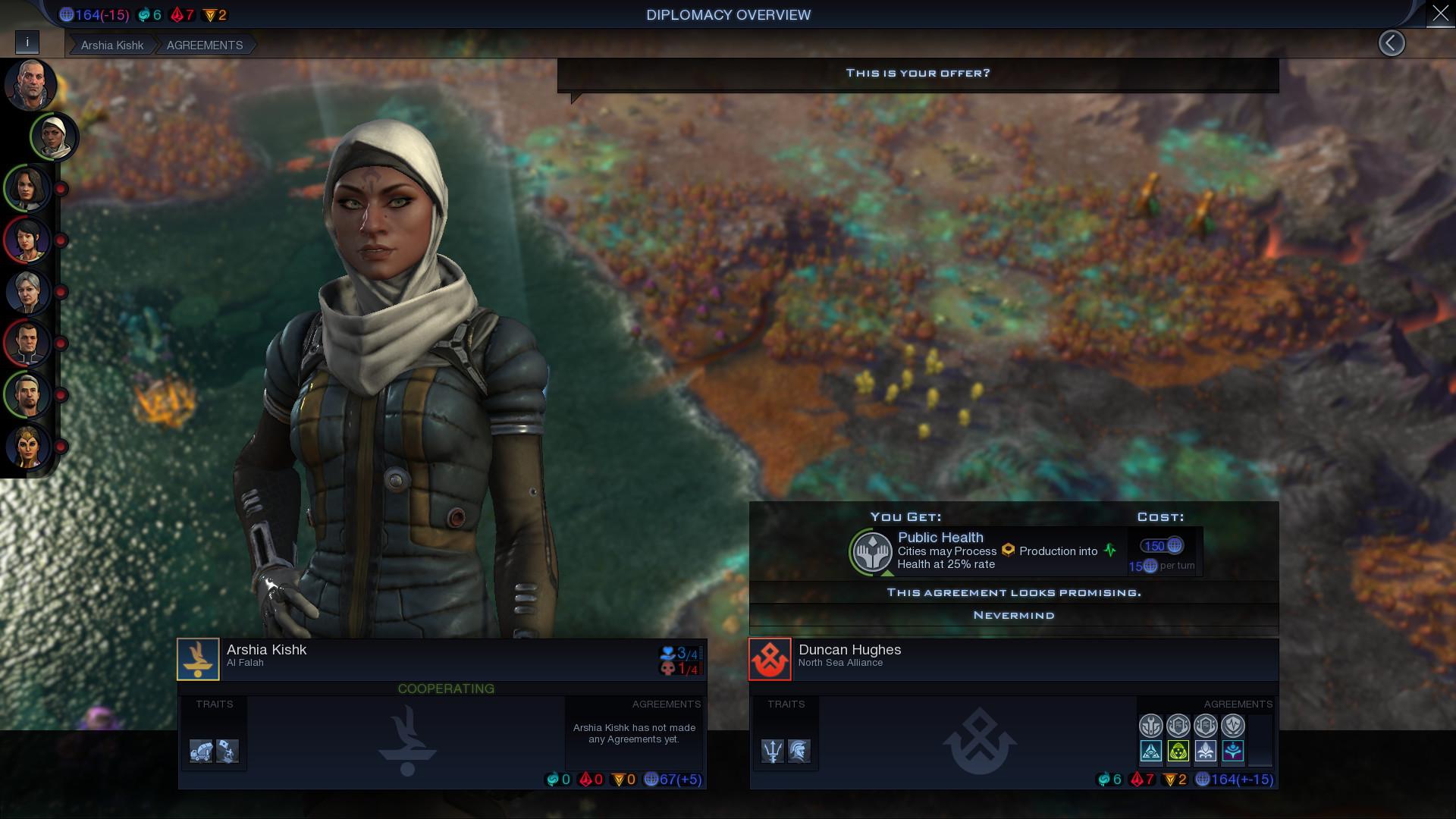Click the info 'i' button top left
The height and width of the screenshot is (819, 1456).
[x=28, y=42]
